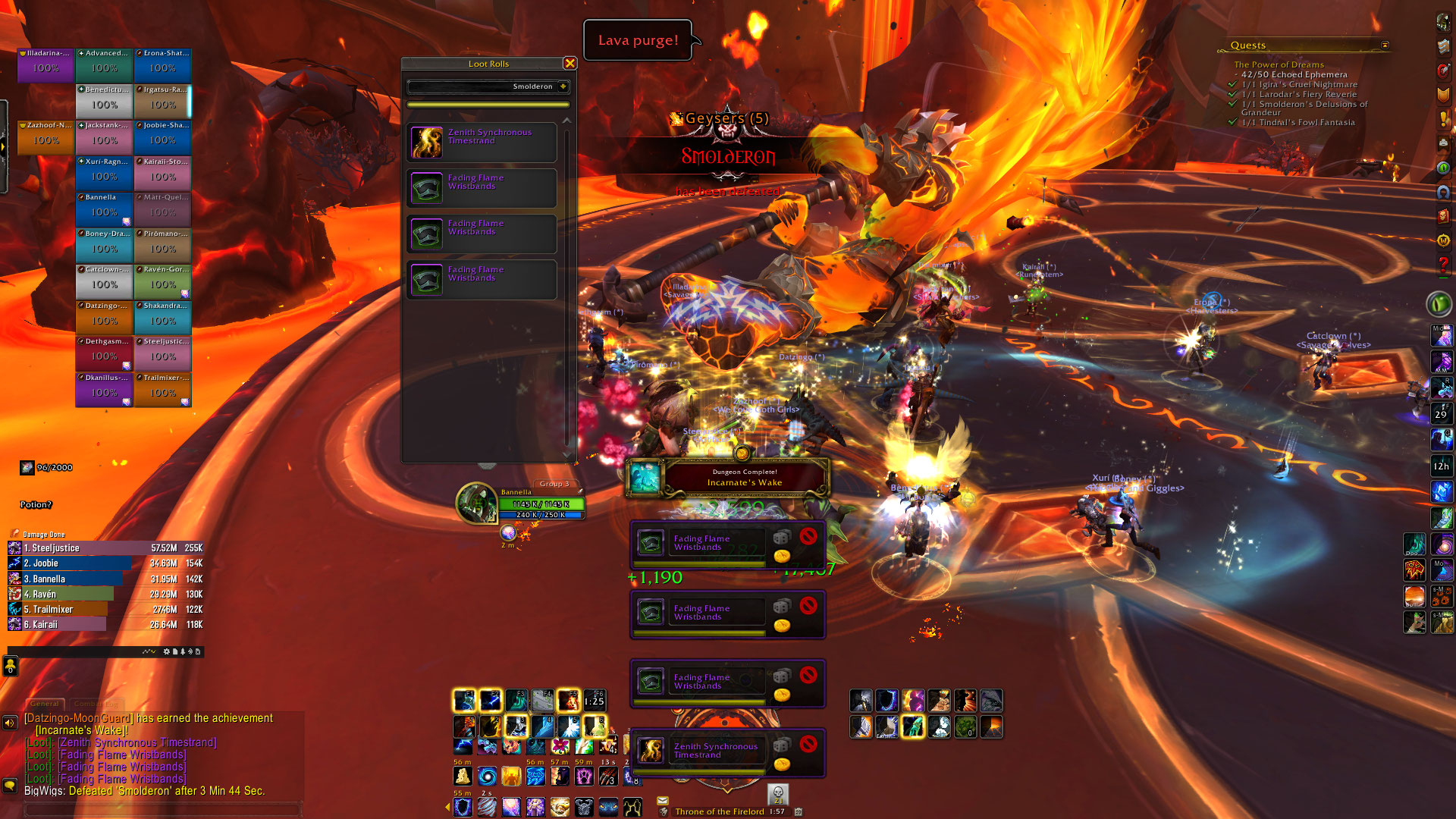Open the damage meter settings gear
The height and width of the screenshot is (819, 1456).
167,651
